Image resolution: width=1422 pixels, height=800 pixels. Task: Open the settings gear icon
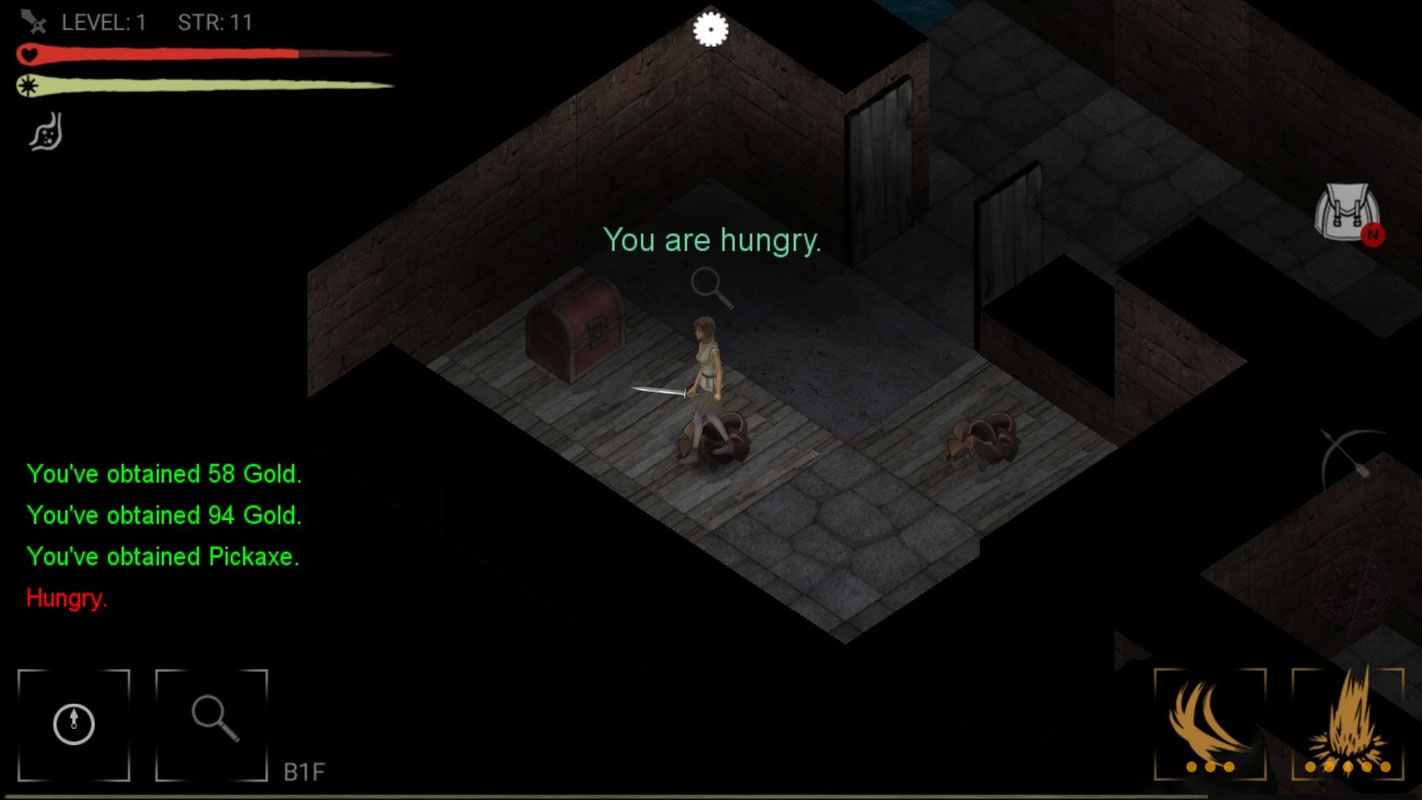click(x=711, y=28)
